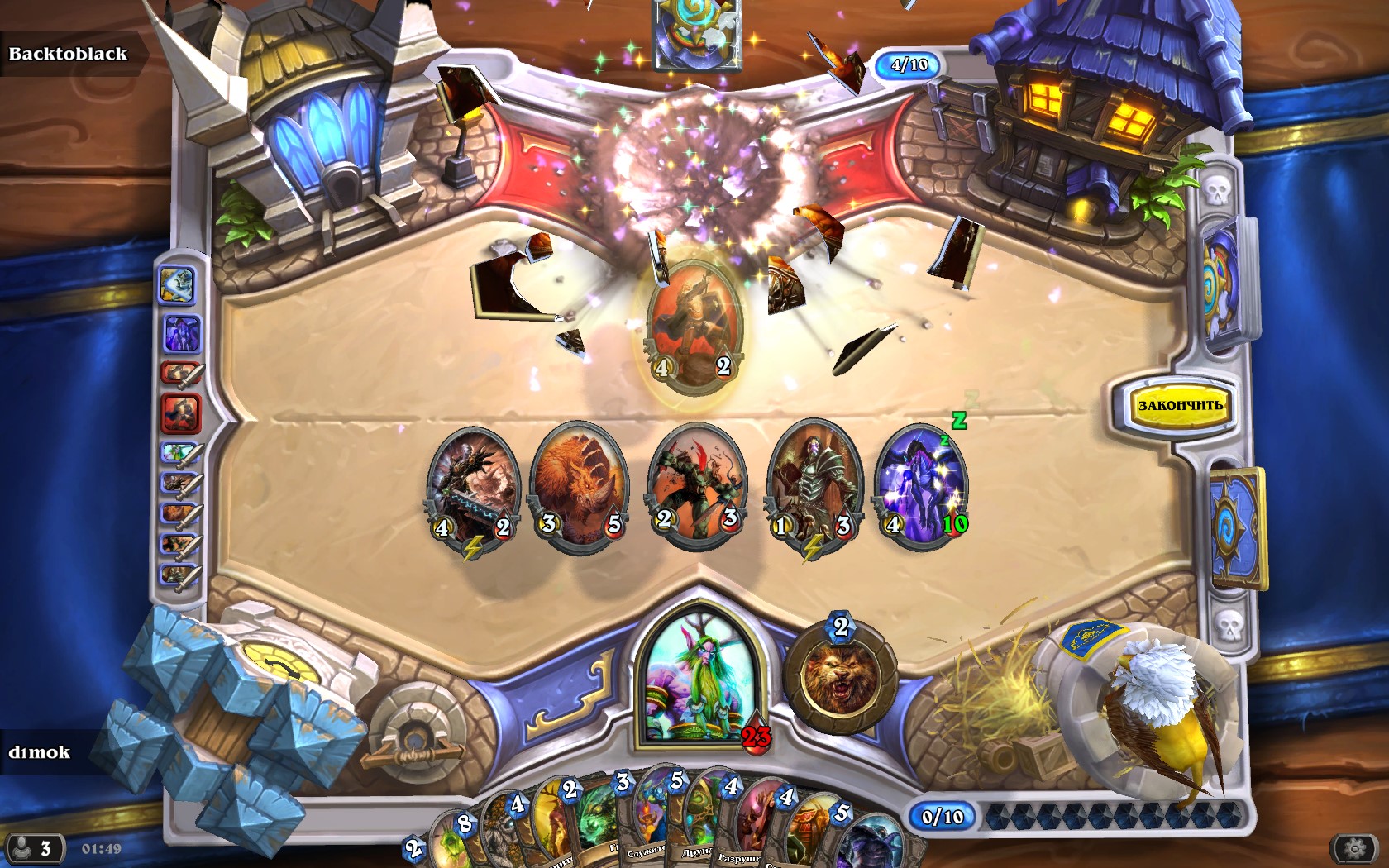Inspect the large red history tile

(x=181, y=413)
